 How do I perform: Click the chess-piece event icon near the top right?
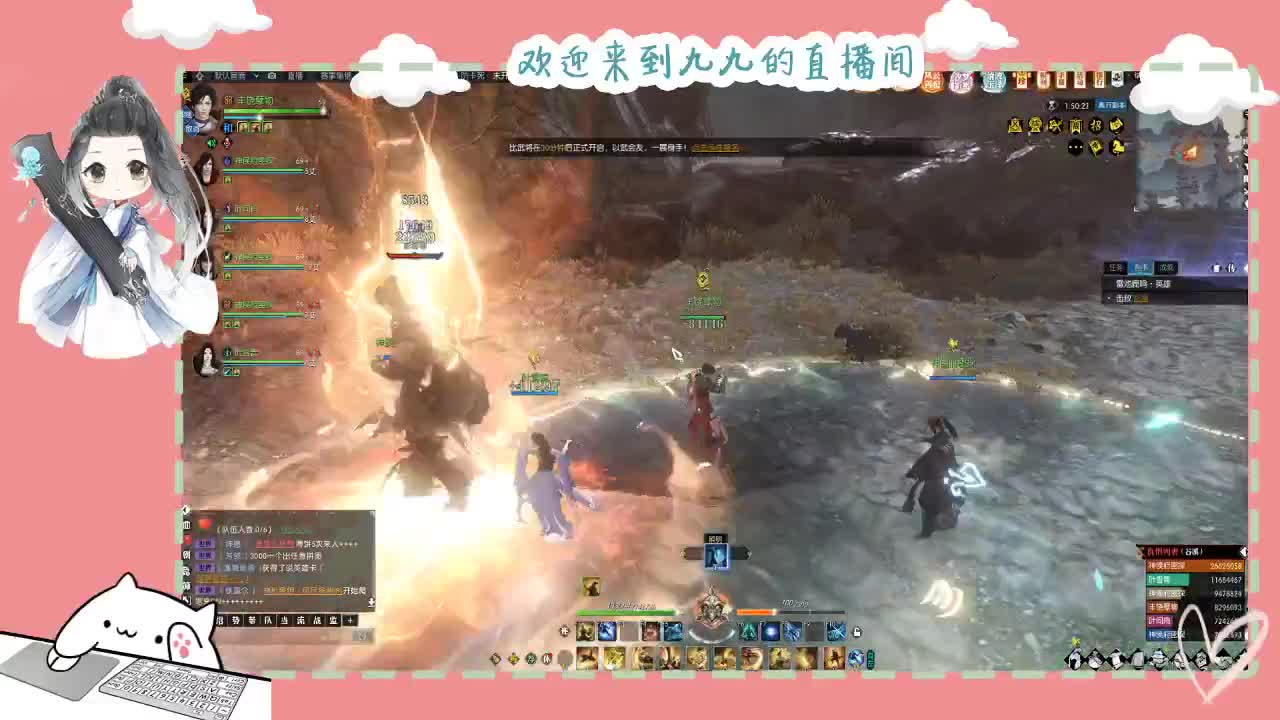click(x=1117, y=149)
